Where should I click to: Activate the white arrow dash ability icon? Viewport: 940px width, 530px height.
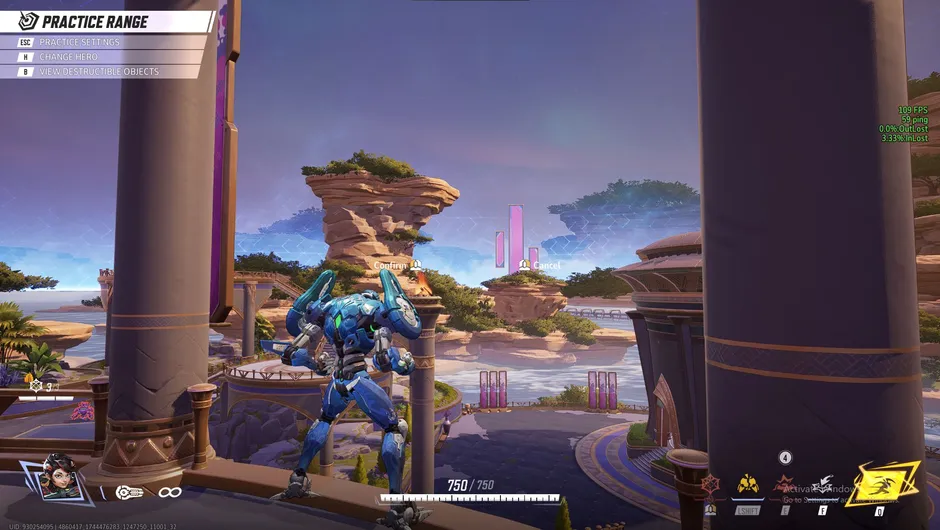[822, 486]
